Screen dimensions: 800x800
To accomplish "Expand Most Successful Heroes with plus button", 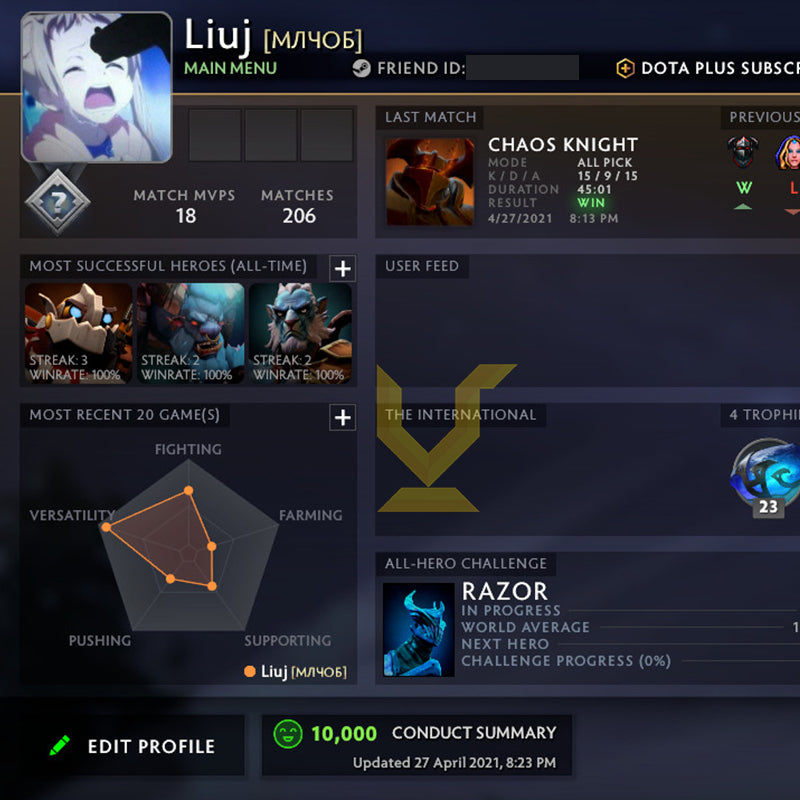I will 342,268.
